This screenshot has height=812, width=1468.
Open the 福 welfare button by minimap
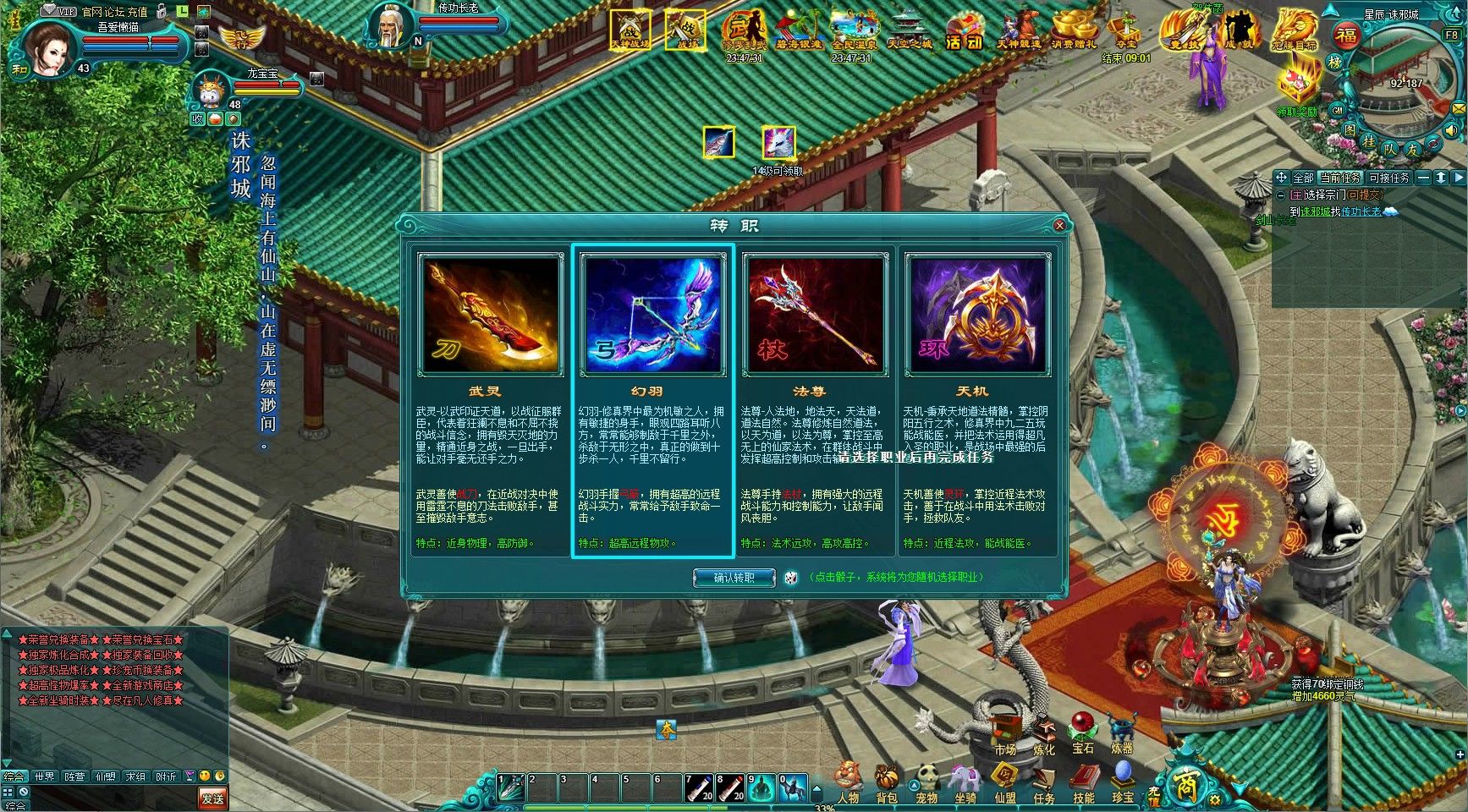click(x=1345, y=36)
